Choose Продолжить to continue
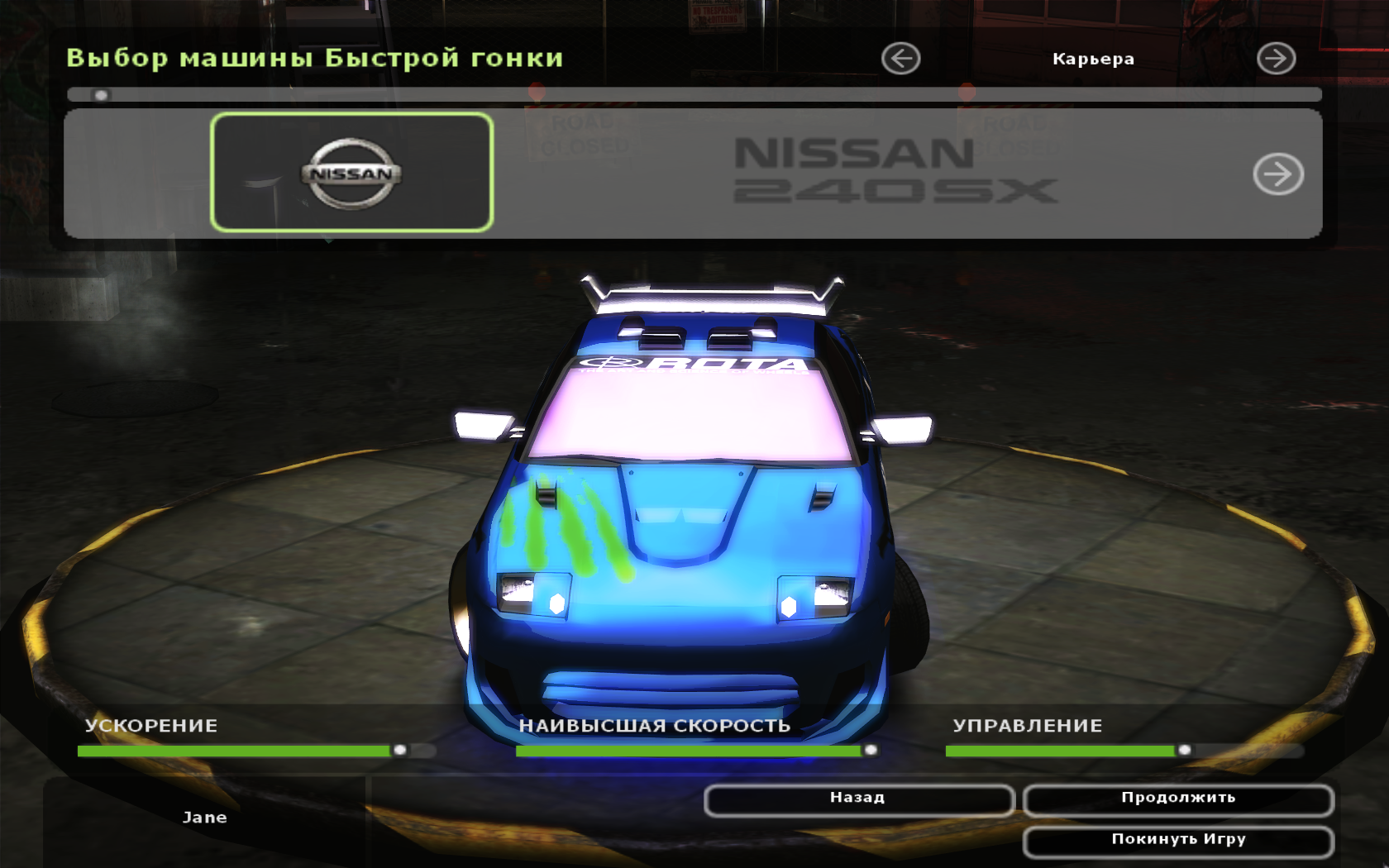Image resolution: width=1389 pixels, height=868 pixels. coord(1177,799)
